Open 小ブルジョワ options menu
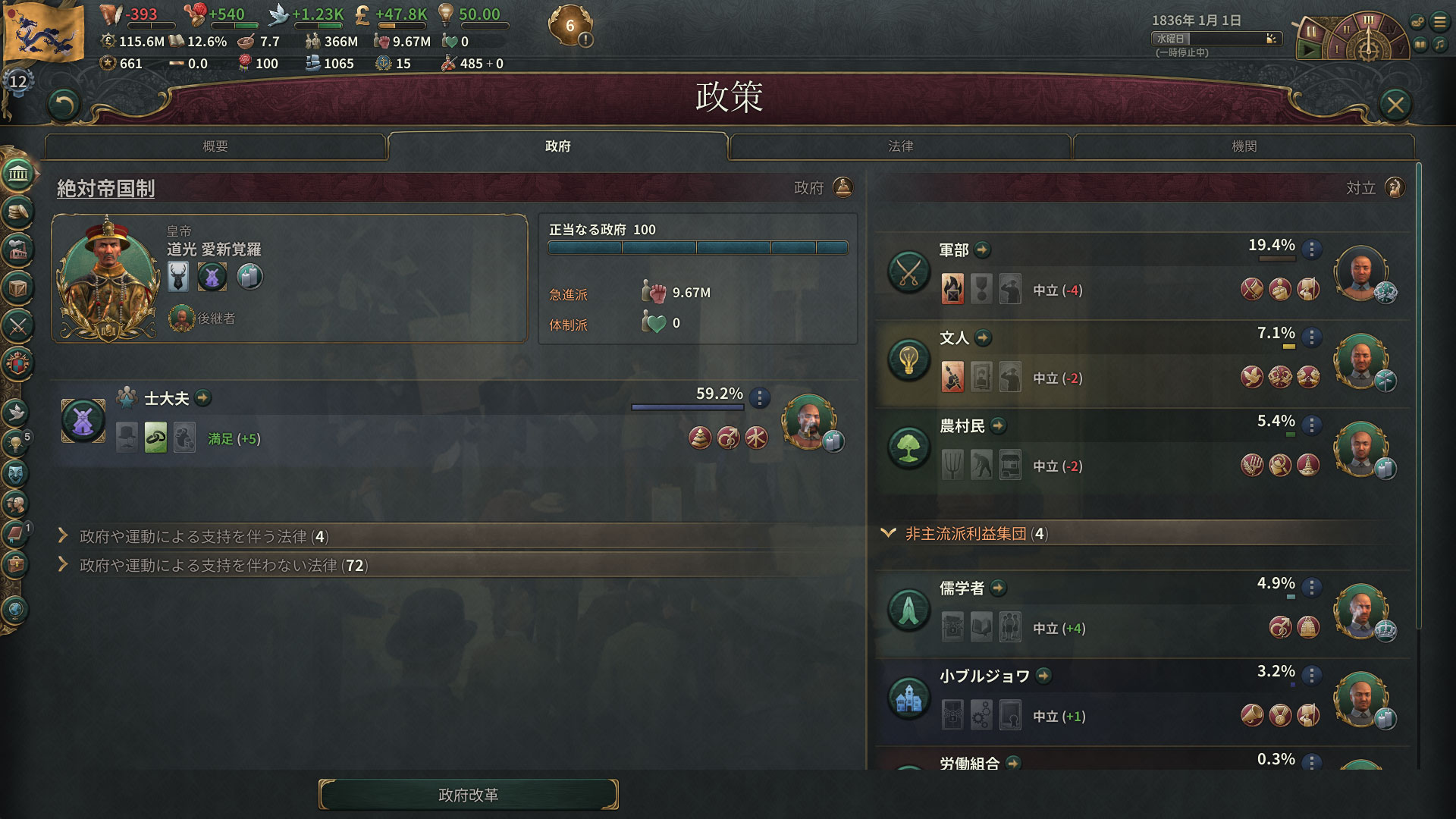The width and height of the screenshot is (1456, 819). (x=1311, y=675)
